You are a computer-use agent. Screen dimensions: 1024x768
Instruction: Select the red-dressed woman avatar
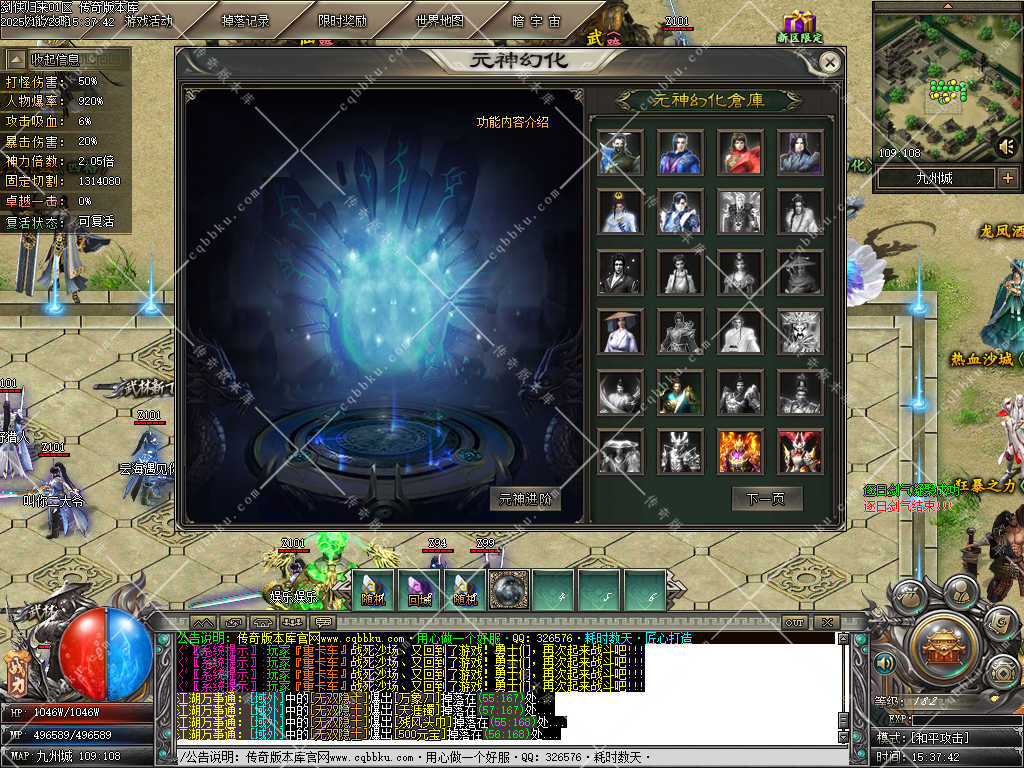[x=740, y=152]
